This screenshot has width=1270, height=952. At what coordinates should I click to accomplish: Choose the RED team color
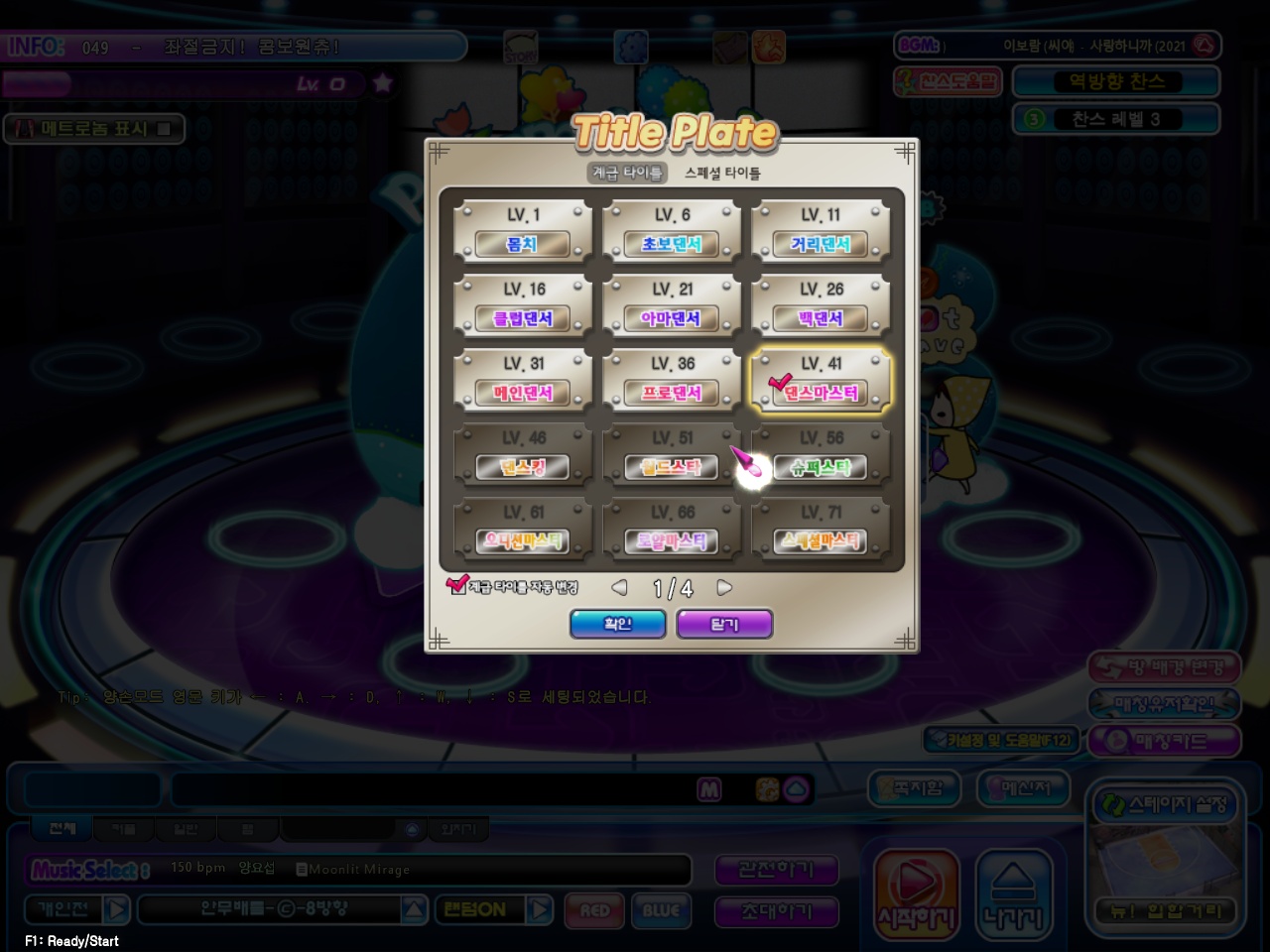[x=593, y=911]
